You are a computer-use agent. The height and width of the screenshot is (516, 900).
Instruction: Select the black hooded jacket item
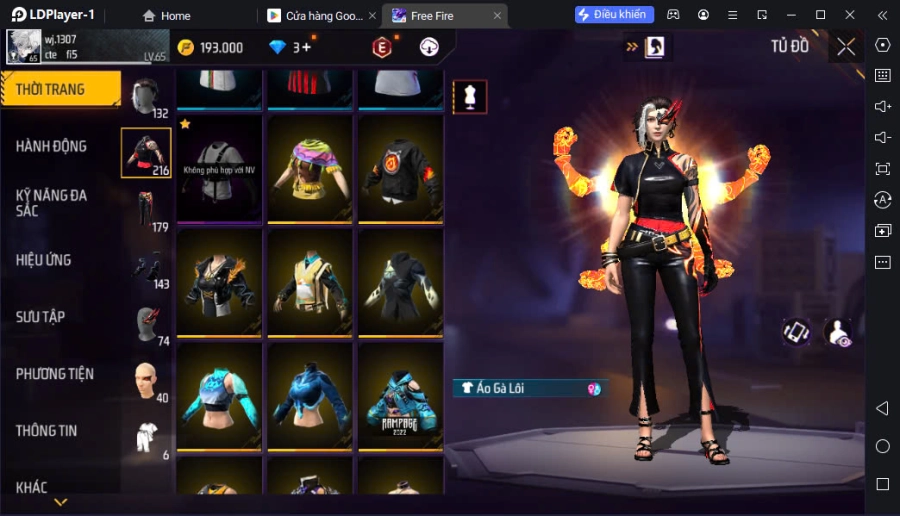click(x=400, y=282)
